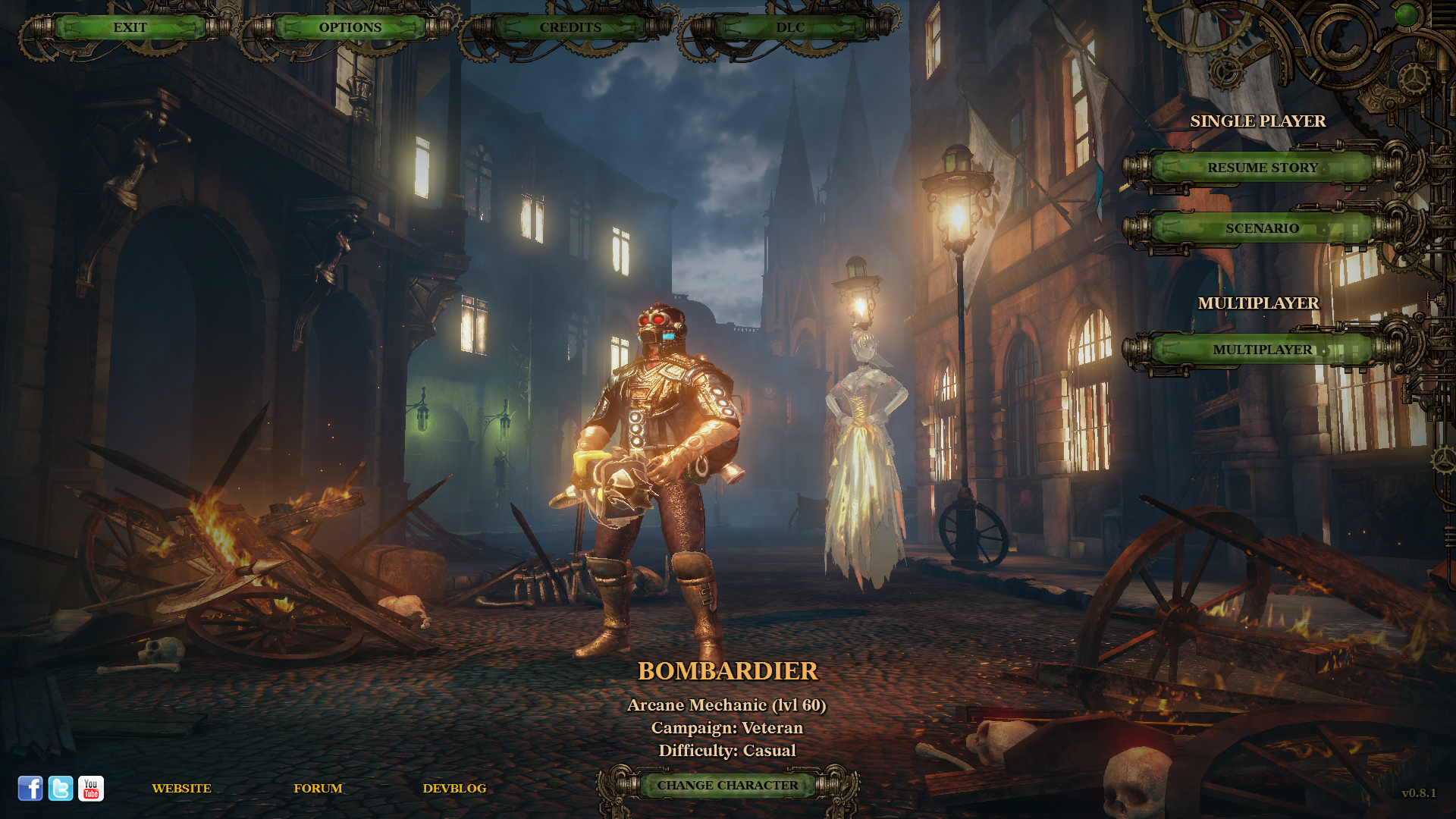Open the WEBSITE link

point(182,789)
